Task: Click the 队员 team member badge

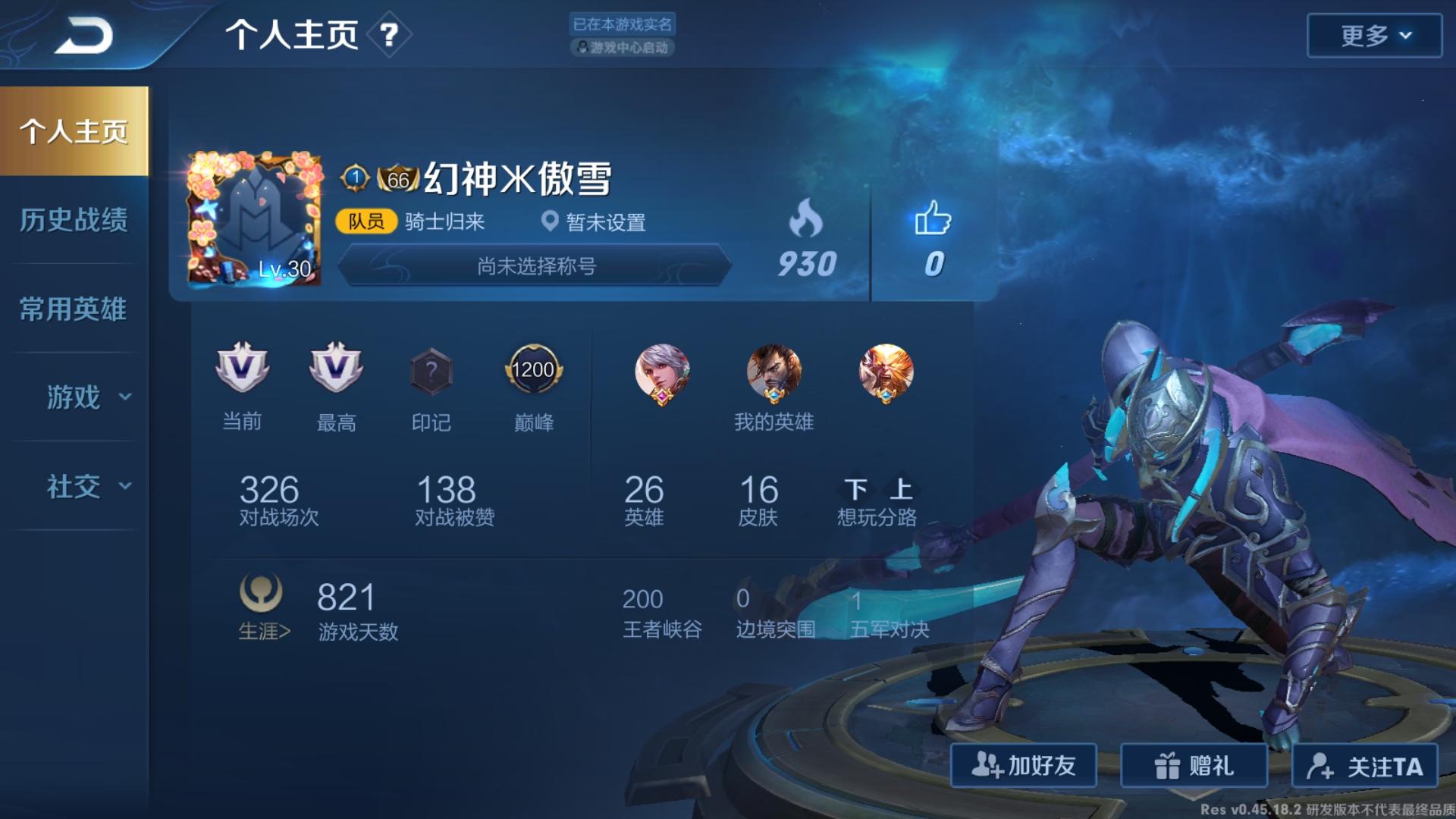Action: 366,223
